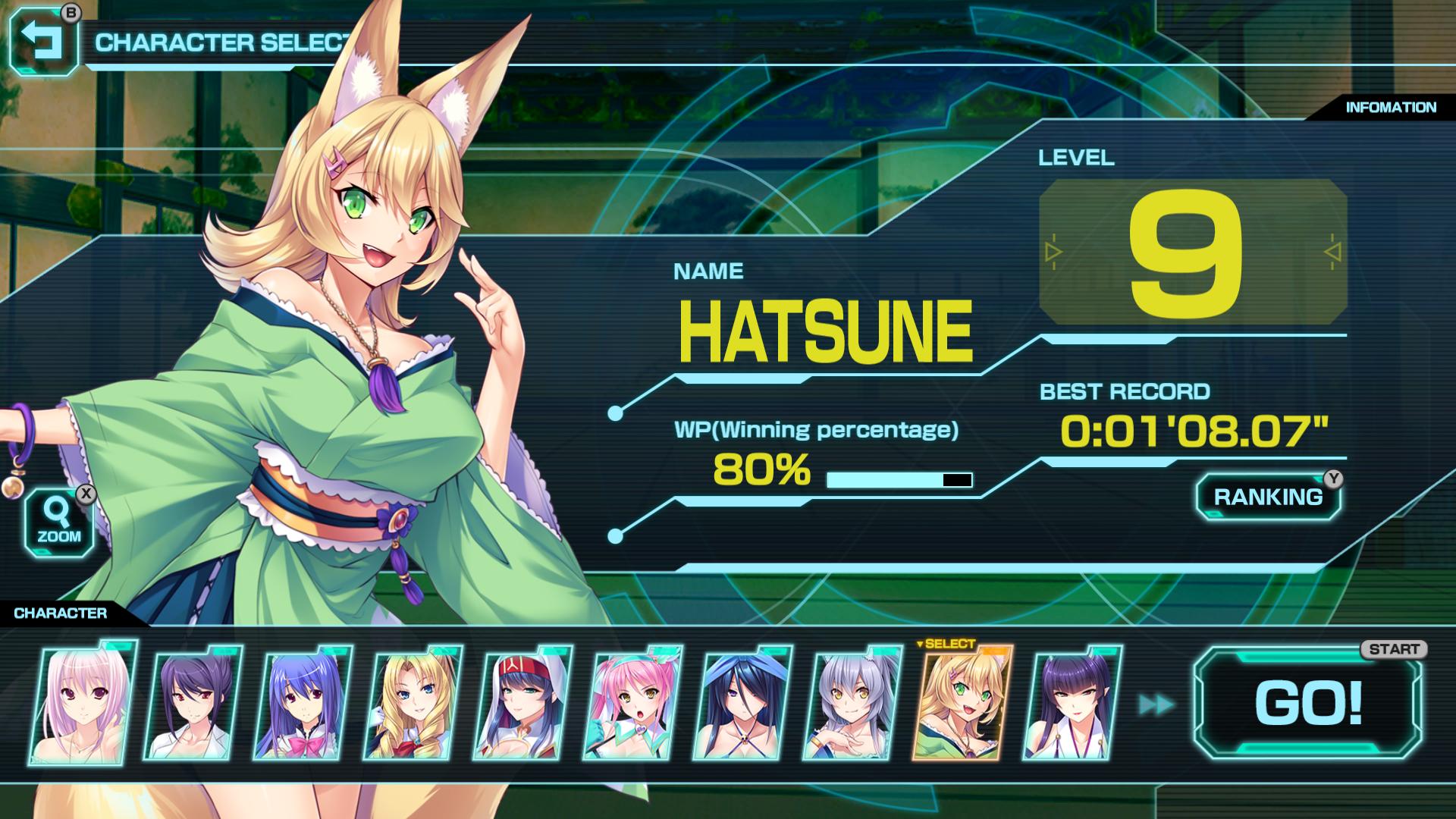Open the RANKING board
The width and height of the screenshot is (1456, 819).
tap(1268, 497)
